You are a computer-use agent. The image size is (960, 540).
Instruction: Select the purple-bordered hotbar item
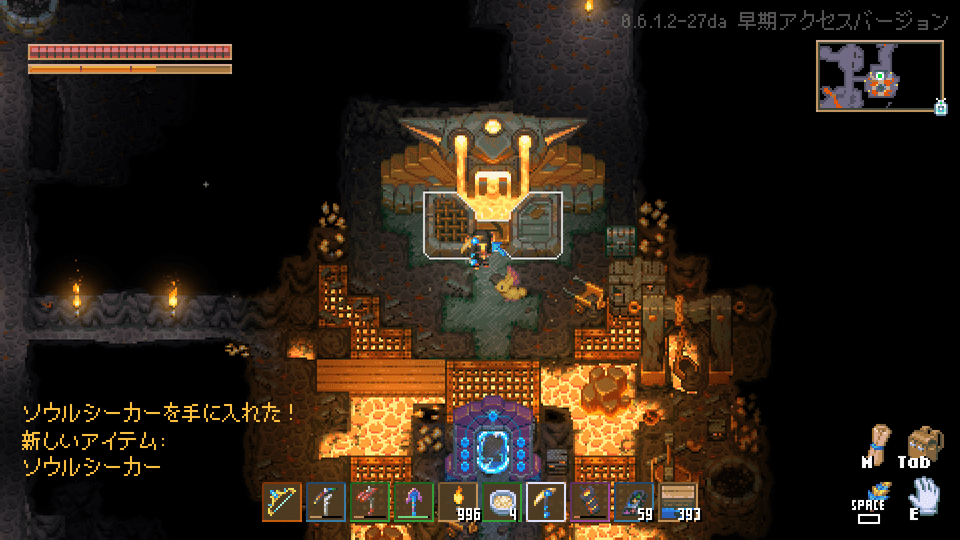click(x=590, y=502)
